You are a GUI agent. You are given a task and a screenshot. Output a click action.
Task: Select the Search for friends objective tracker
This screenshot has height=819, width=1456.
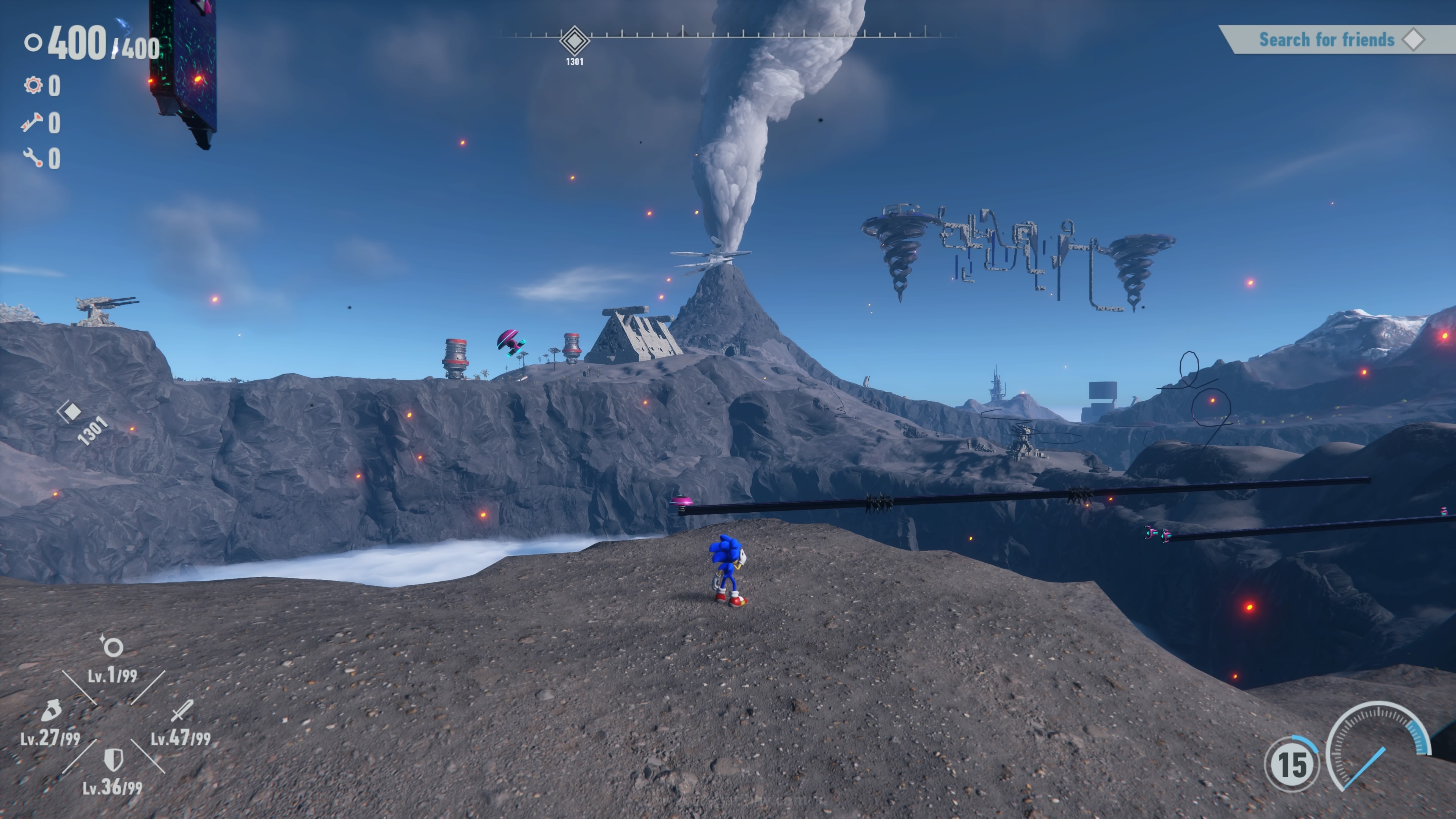coord(1334,39)
